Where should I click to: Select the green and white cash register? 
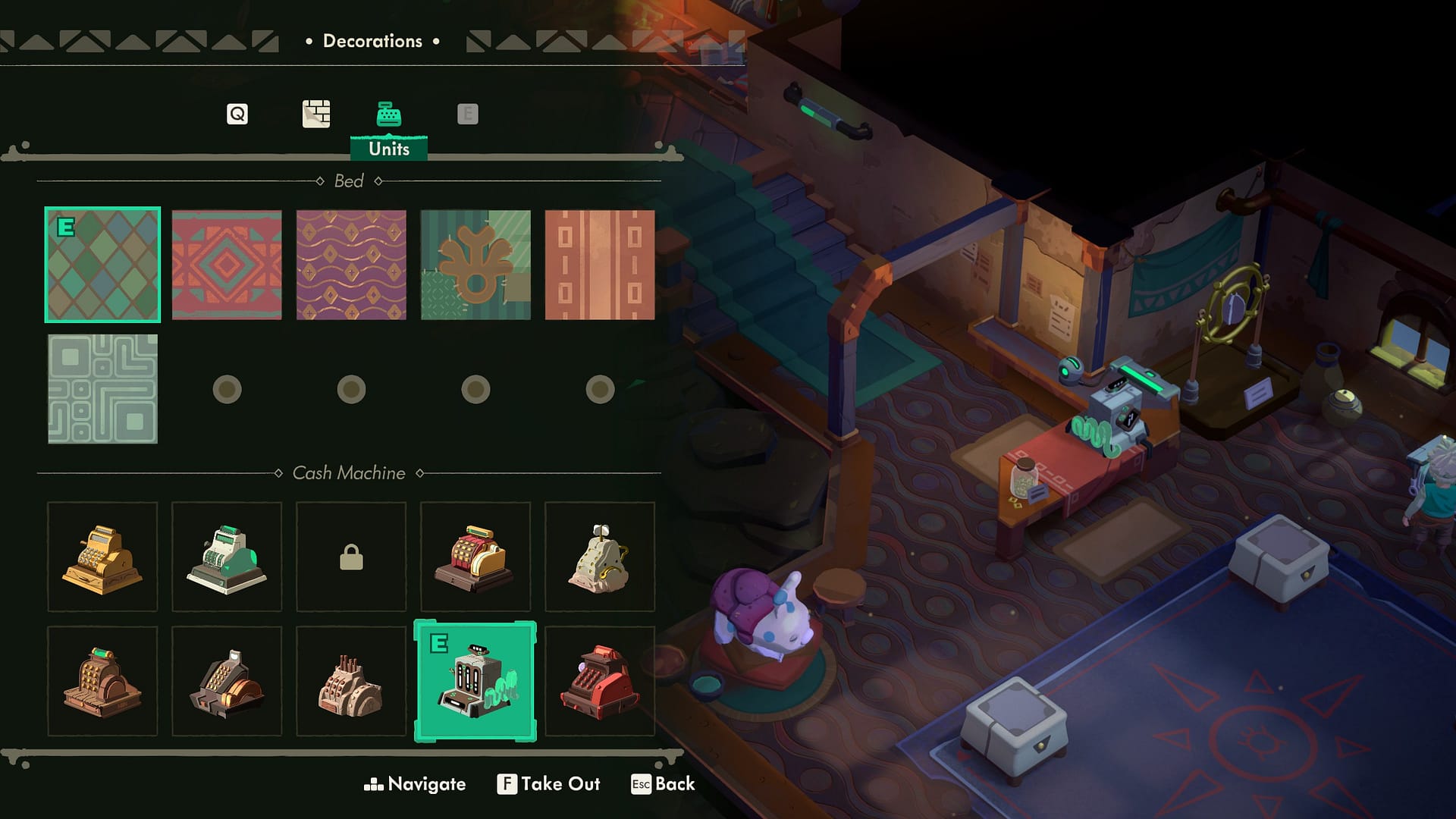(227, 557)
